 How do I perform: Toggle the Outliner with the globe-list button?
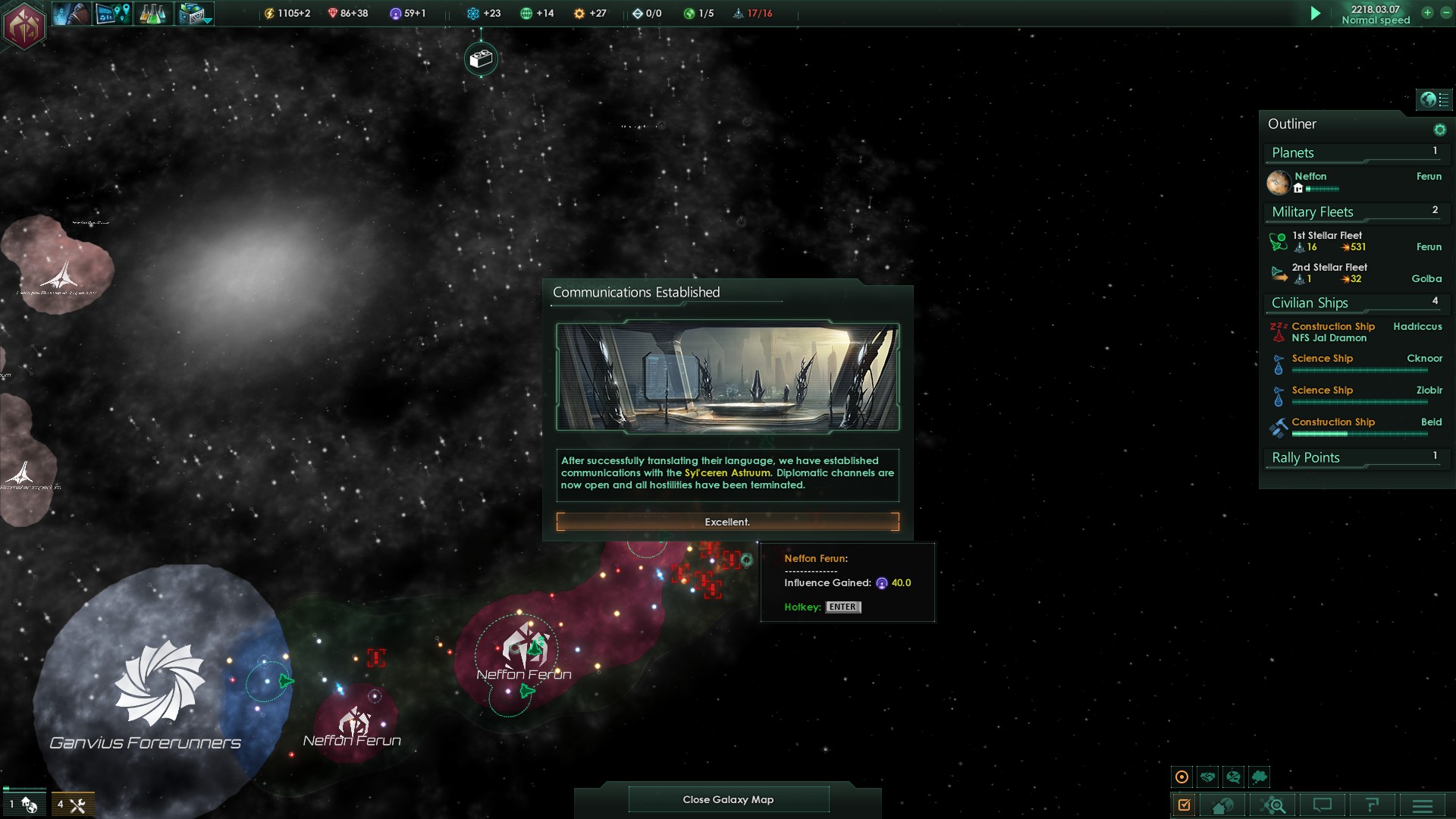(1434, 99)
